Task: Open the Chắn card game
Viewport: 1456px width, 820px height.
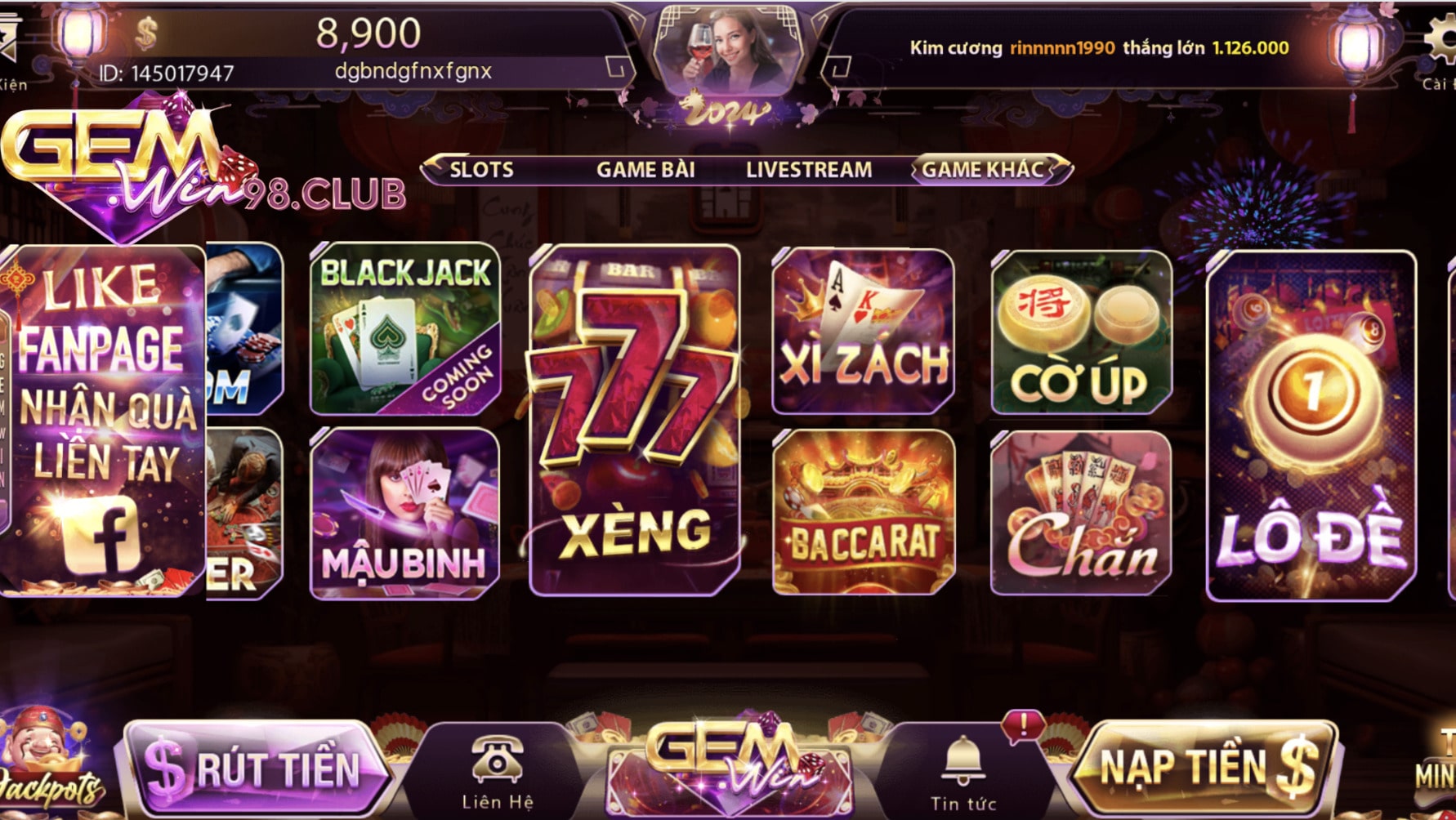Action: click(1081, 512)
